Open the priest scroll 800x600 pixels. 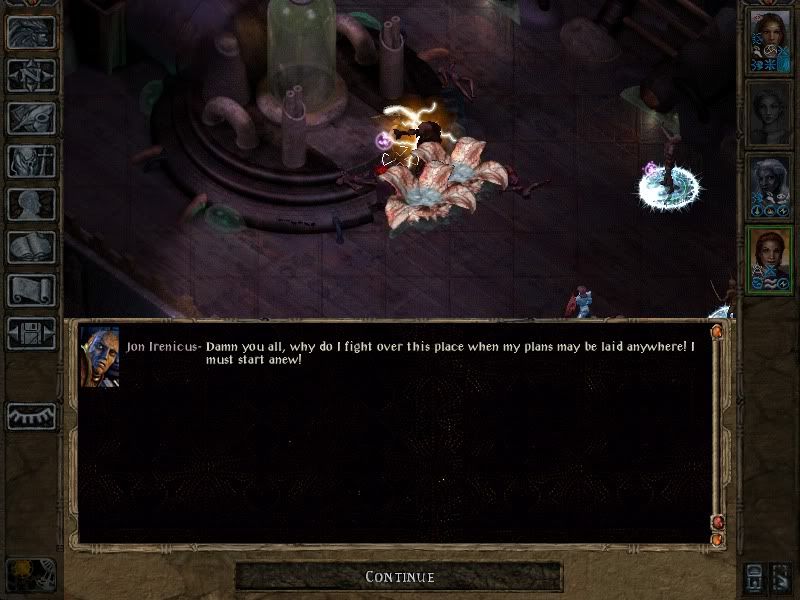pyautogui.click(x=31, y=290)
